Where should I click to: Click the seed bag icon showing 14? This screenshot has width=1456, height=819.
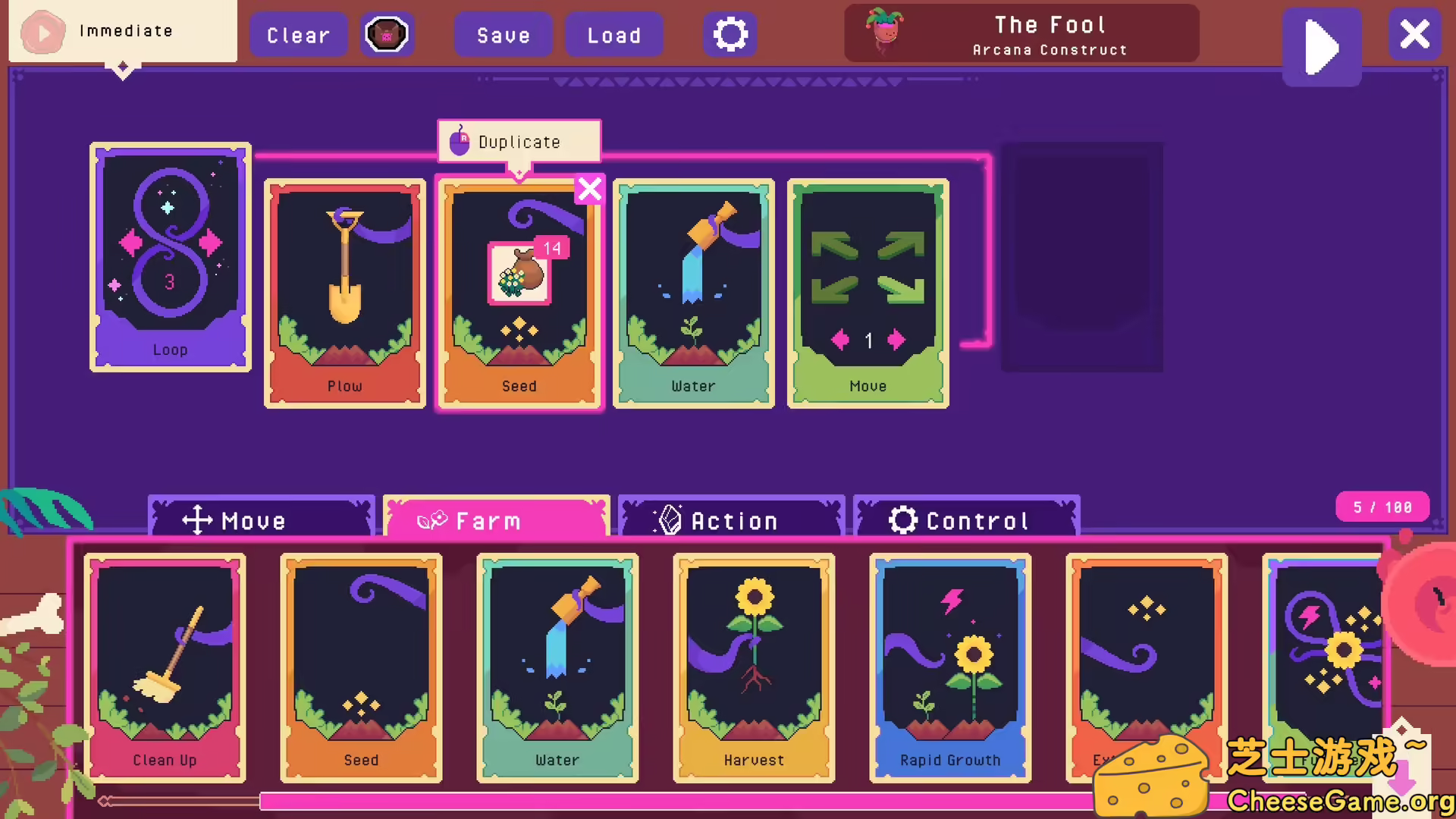tap(519, 271)
